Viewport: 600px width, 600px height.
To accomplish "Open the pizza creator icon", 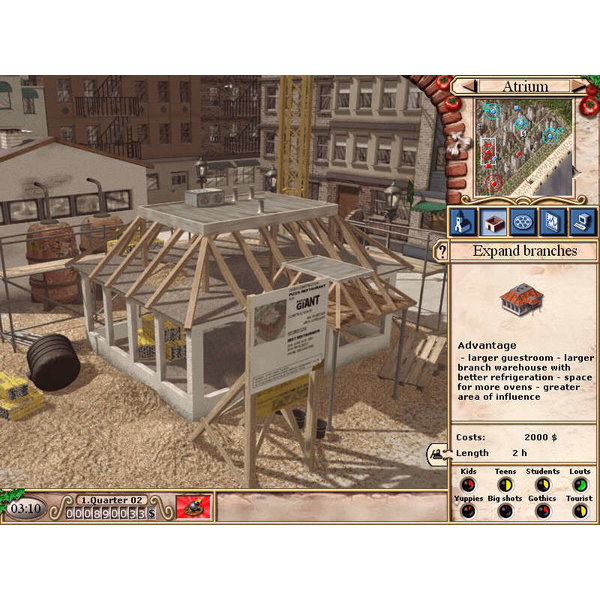I will click(x=522, y=221).
